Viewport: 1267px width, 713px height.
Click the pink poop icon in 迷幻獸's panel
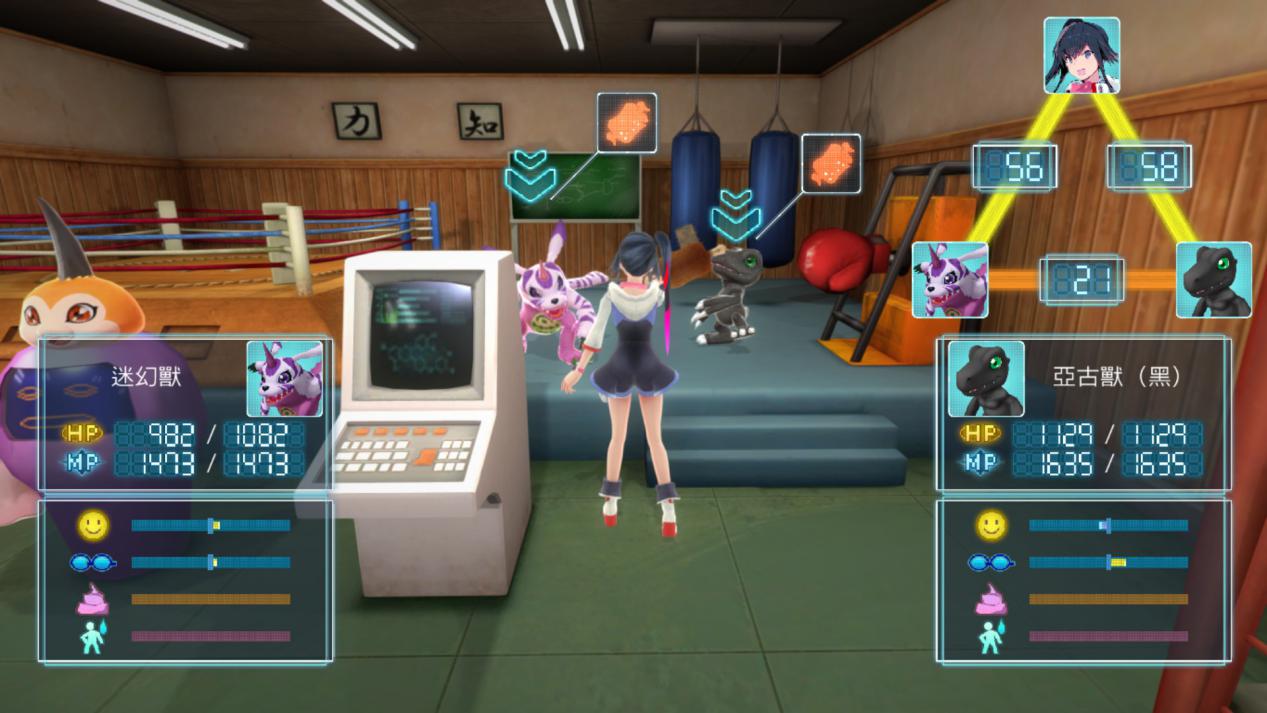click(x=93, y=598)
